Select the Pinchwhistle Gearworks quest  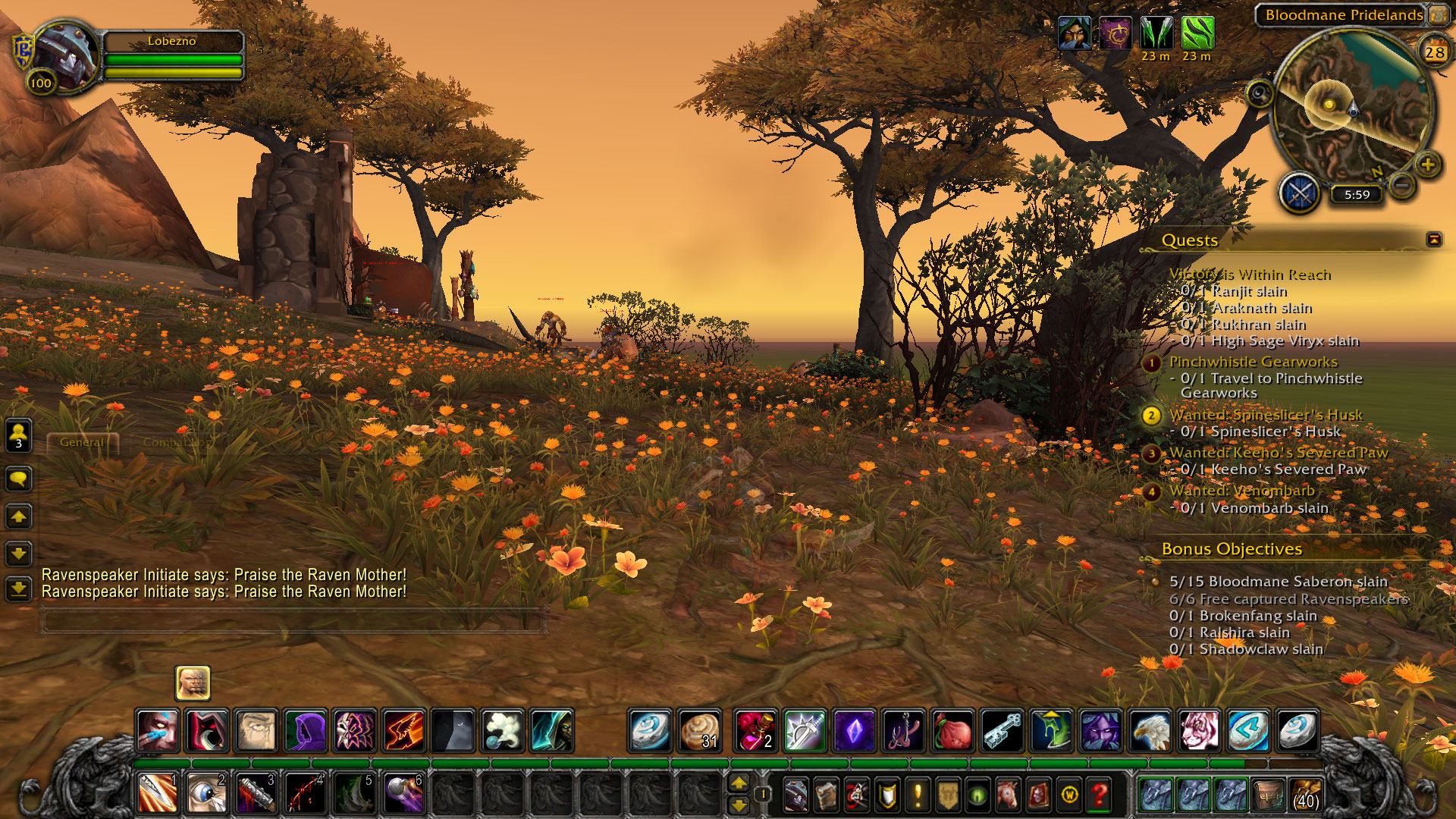[1253, 362]
